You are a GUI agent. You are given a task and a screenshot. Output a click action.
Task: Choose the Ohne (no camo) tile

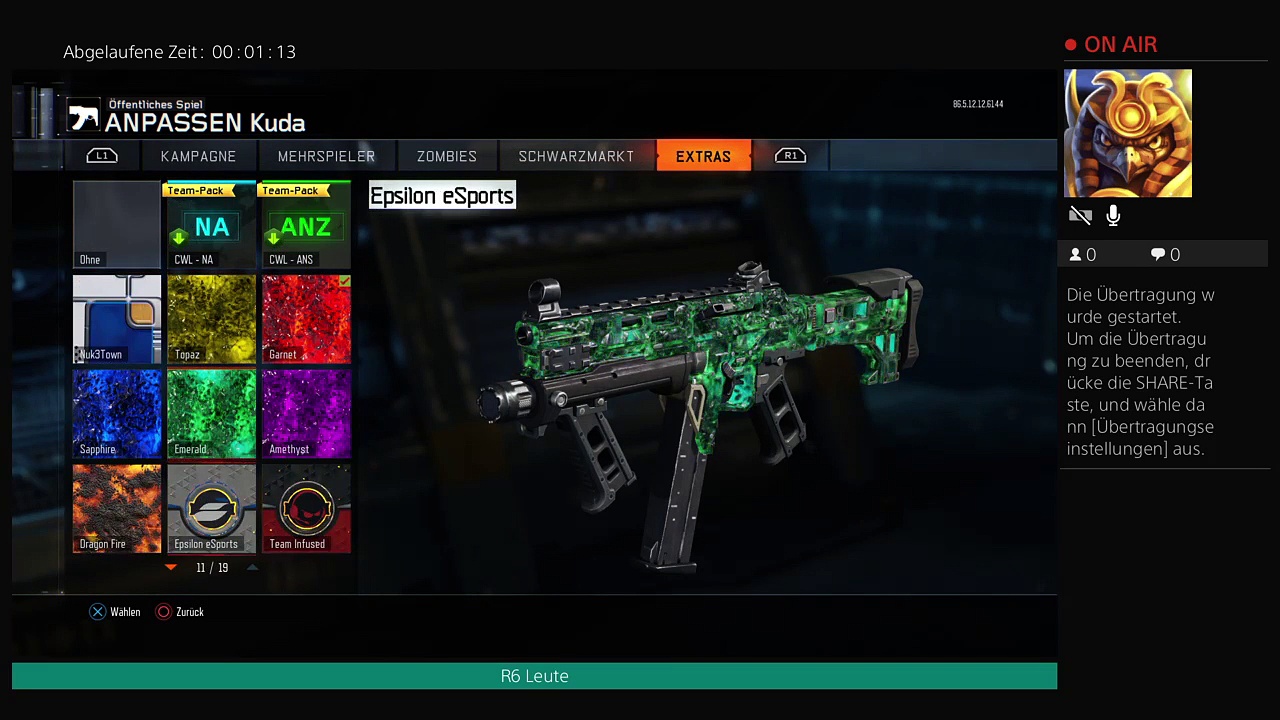click(x=117, y=225)
